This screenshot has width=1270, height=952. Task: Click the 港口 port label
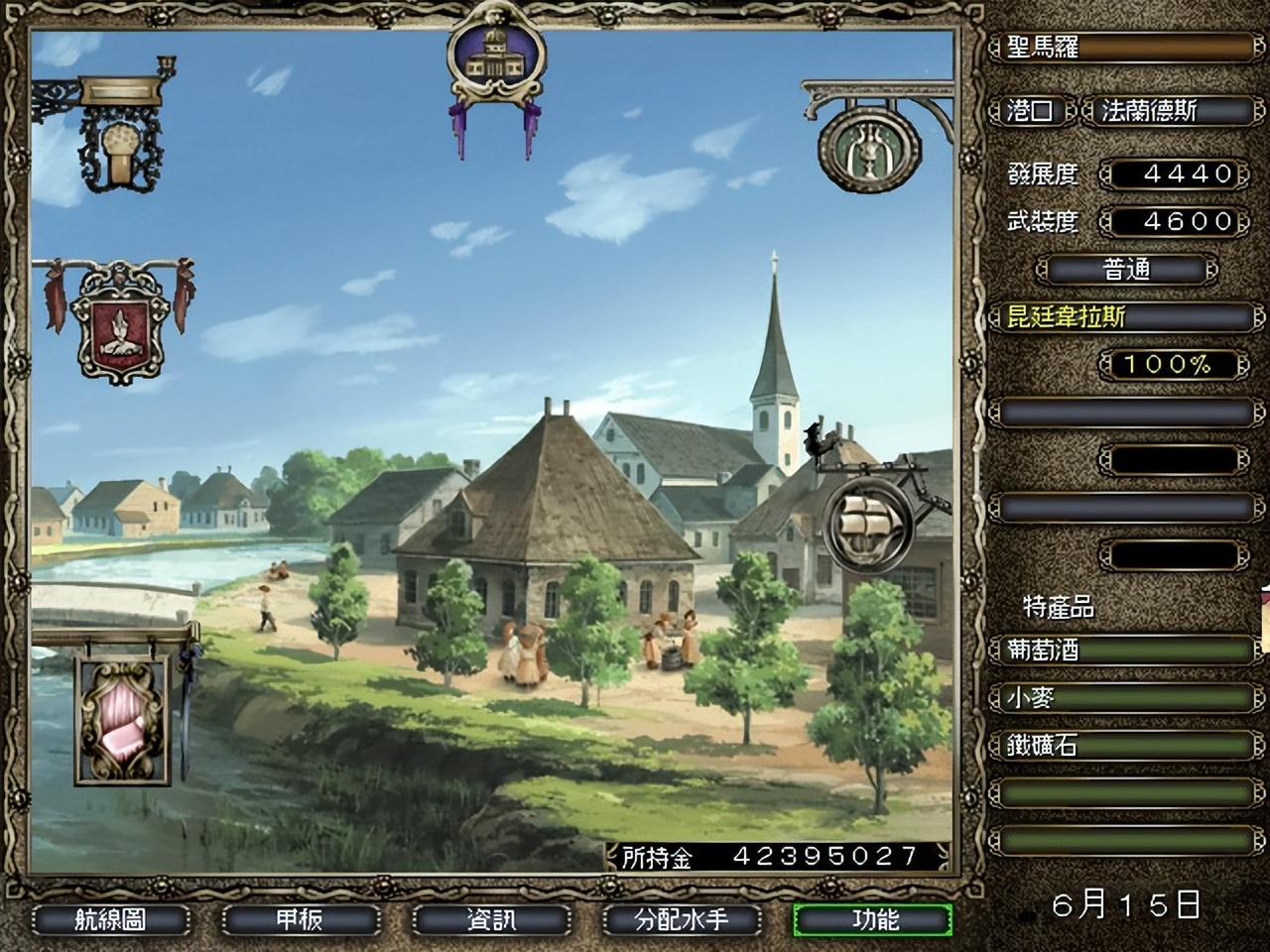pos(1030,111)
